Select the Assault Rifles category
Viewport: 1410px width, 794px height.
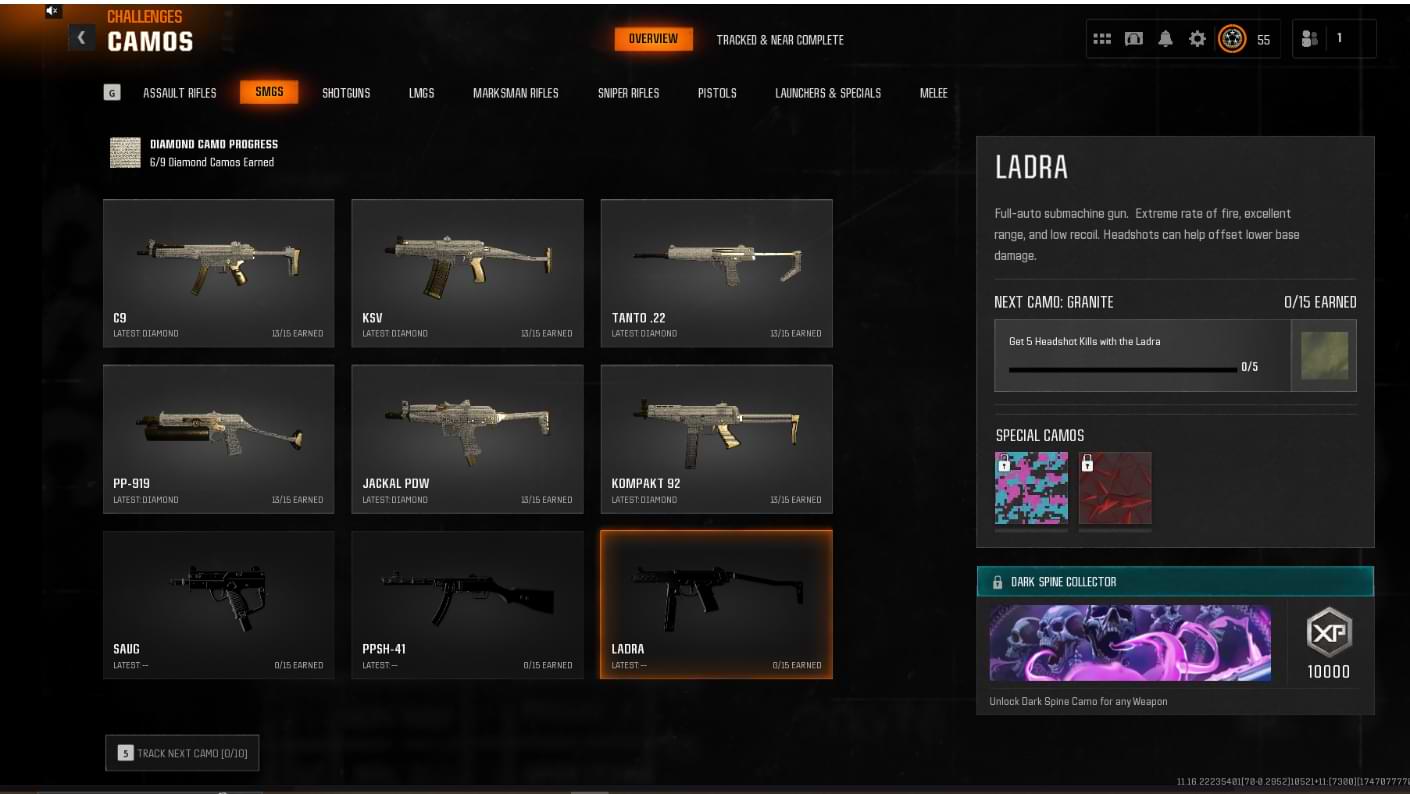click(x=180, y=93)
